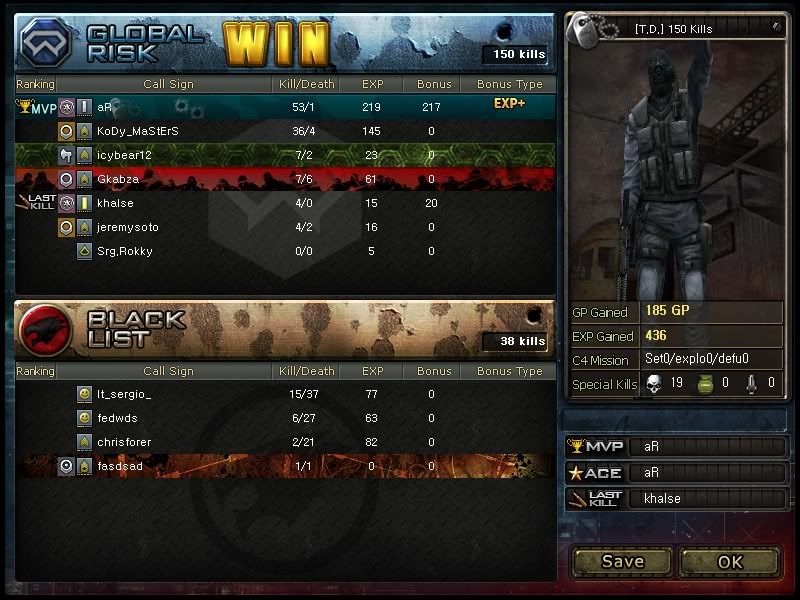
Task: Select the chrisforer scoreboard row
Action: tap(125, 442)
